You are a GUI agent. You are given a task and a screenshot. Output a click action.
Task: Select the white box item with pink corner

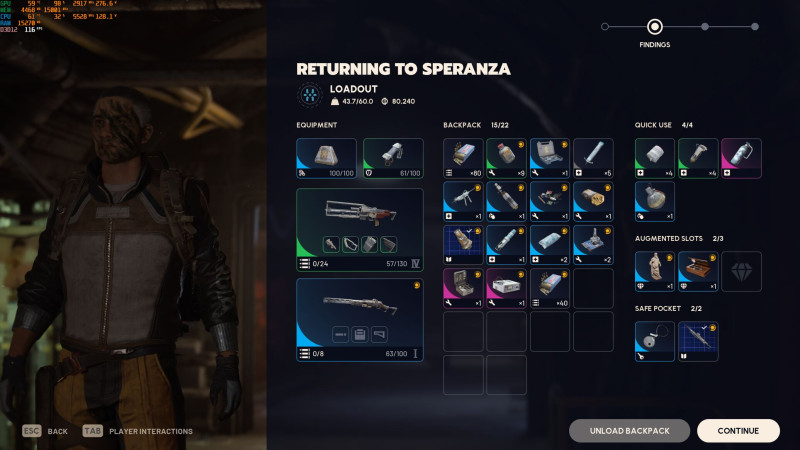(506, 288)
